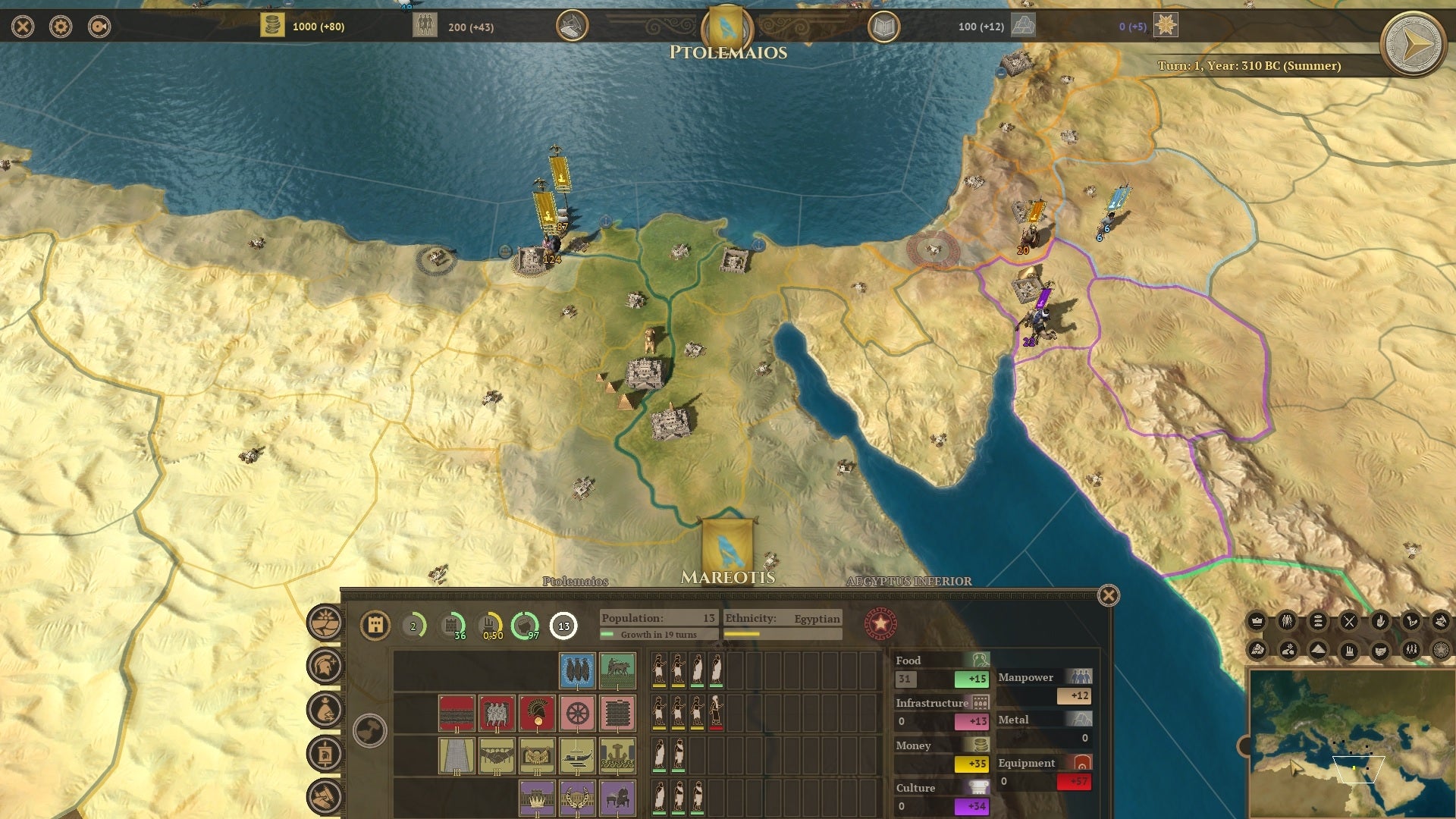Close the Mareotis region details panel
The image size is (1456, 819).
point(1108,596)
